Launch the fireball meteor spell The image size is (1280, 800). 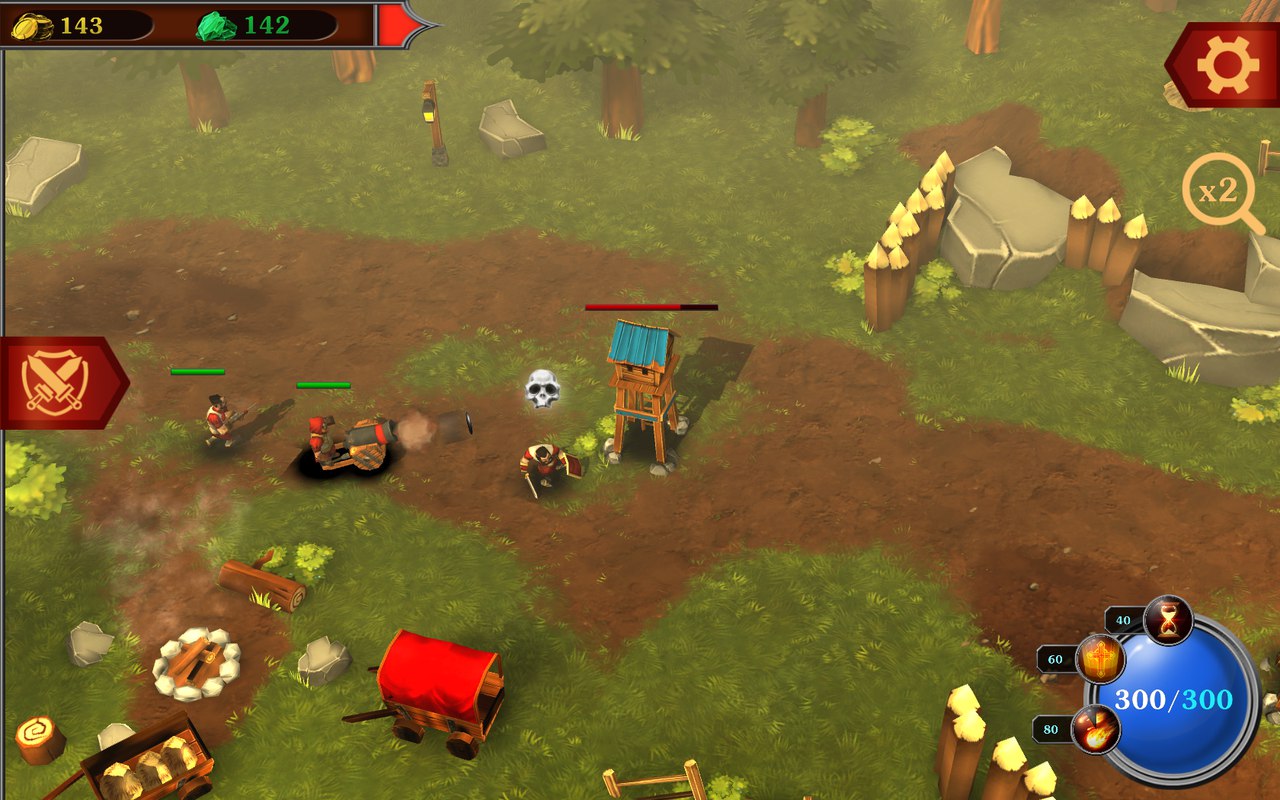click(1095, 729)
